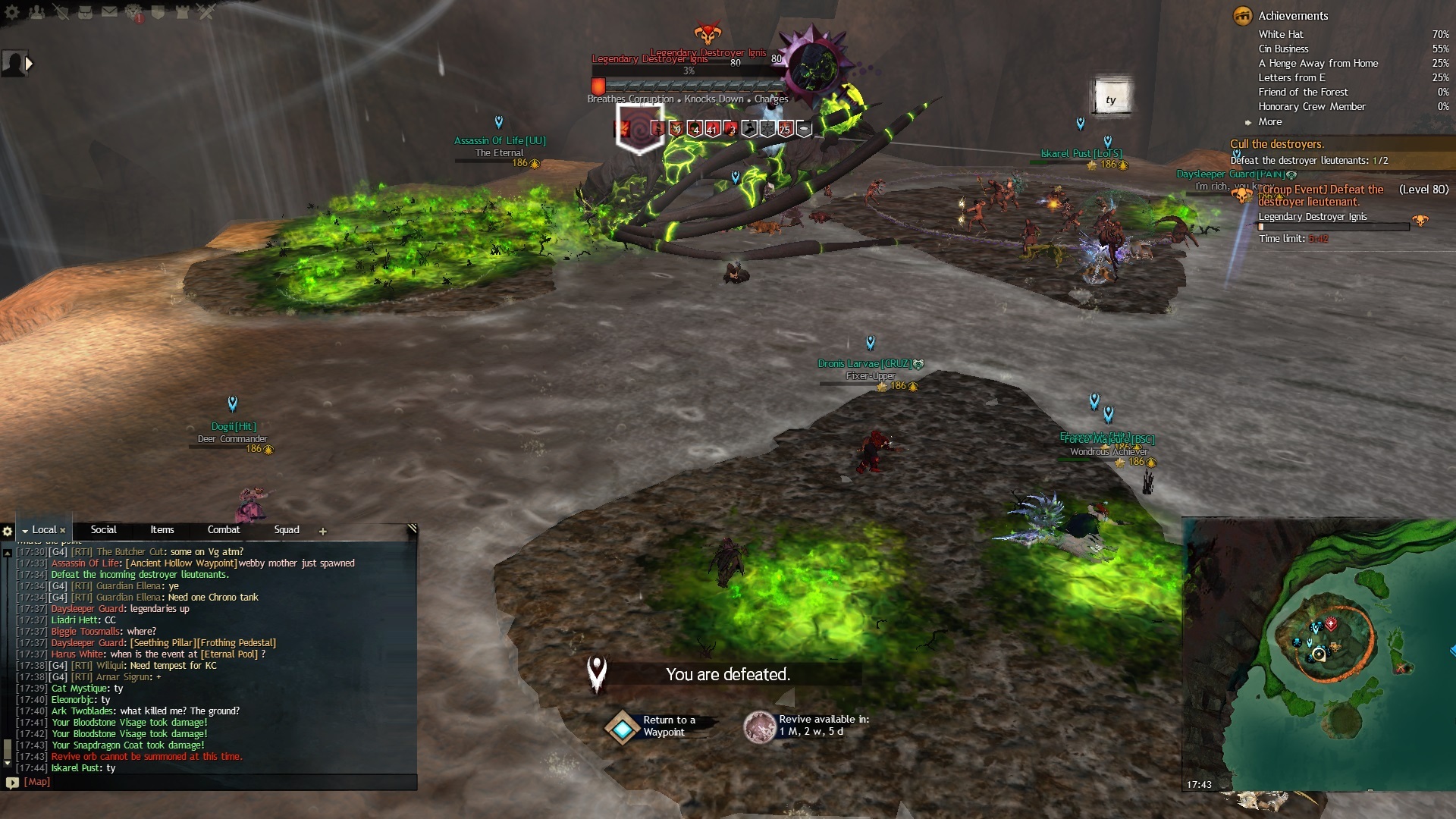Viewport: 1456px width, 819px height.
Task: Expand the party portrait arrow
Action: click(29, 64)
